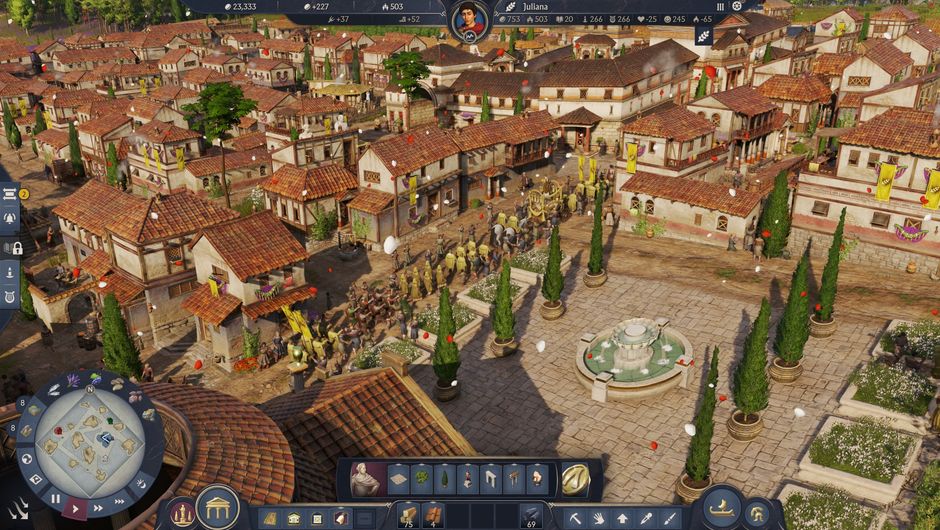Pause the game speed
Image resolution: width=940 pixels, height=530 pixels.
coord(56,498)
